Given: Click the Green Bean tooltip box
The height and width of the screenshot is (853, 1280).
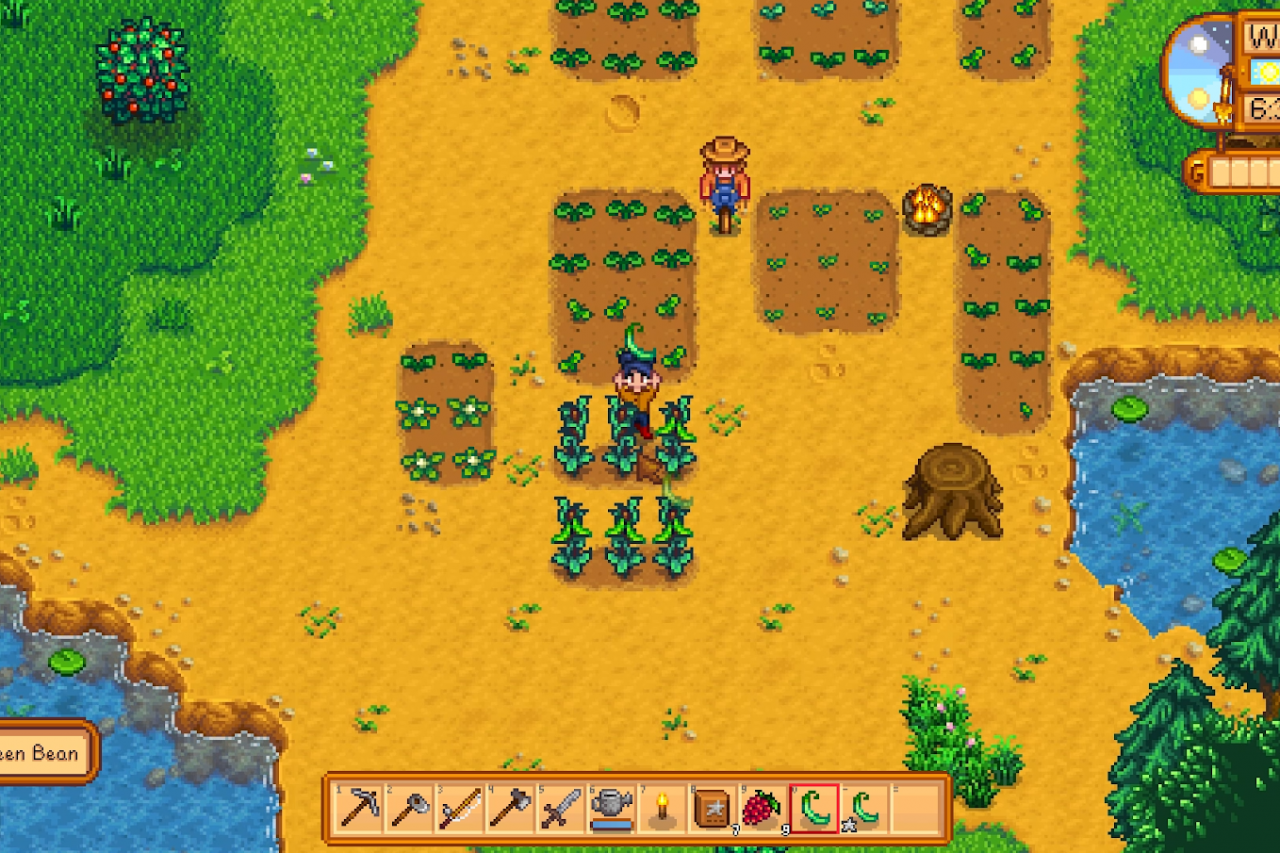Looking at the screenshot, I should coord(45,753).
